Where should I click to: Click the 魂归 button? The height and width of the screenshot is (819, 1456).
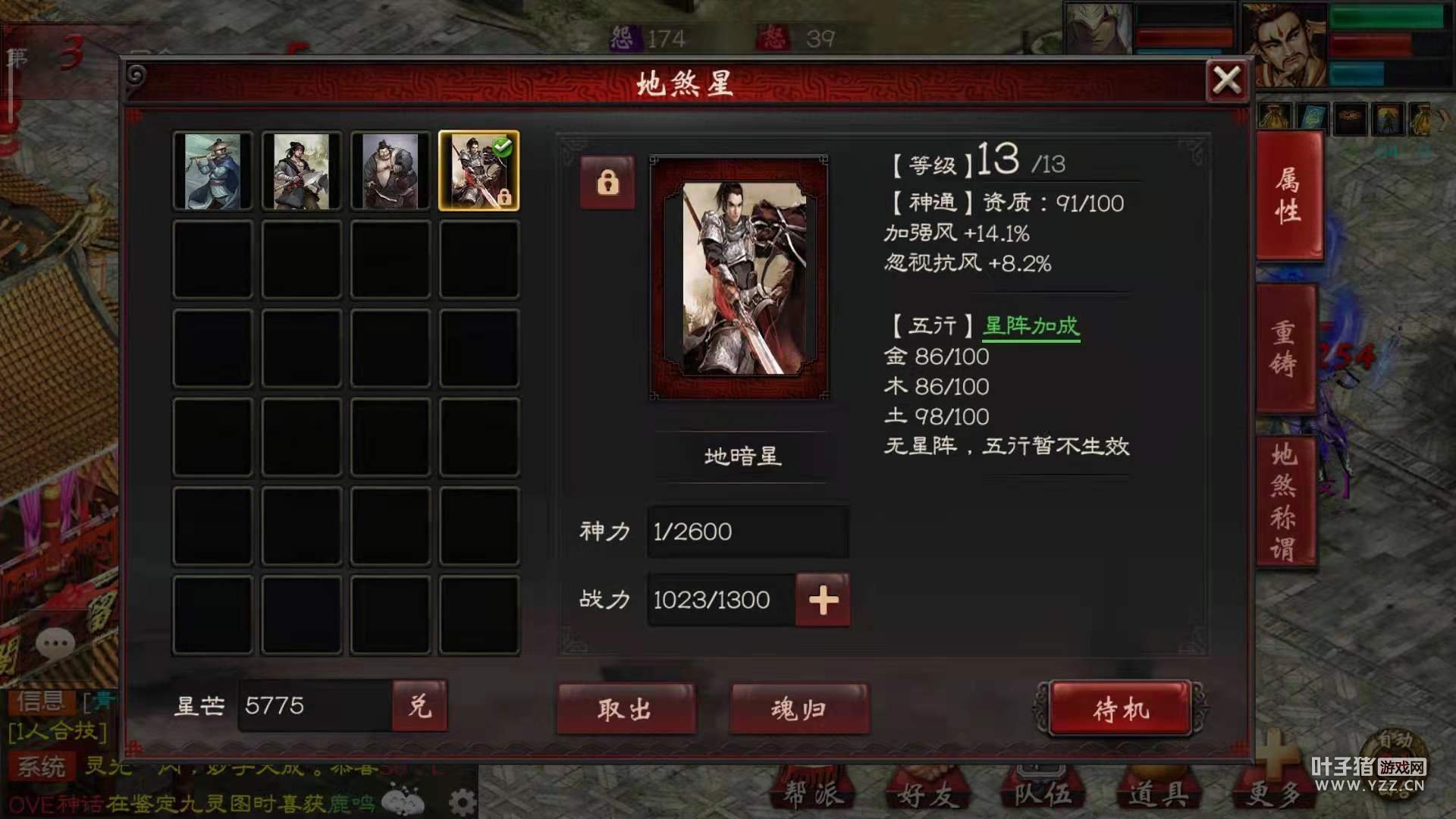799,709
